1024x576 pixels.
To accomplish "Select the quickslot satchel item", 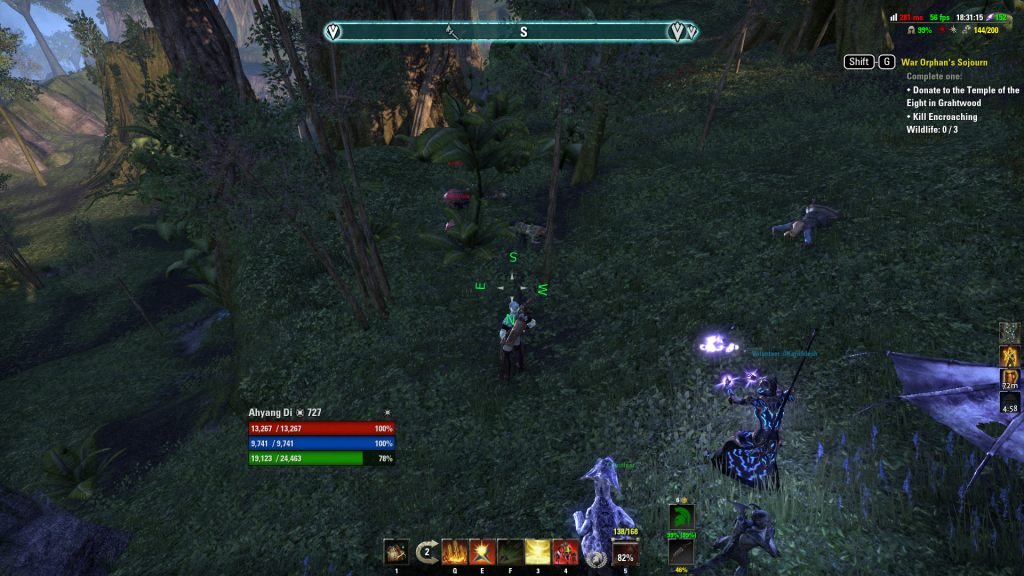I will (x=396, y=552).
